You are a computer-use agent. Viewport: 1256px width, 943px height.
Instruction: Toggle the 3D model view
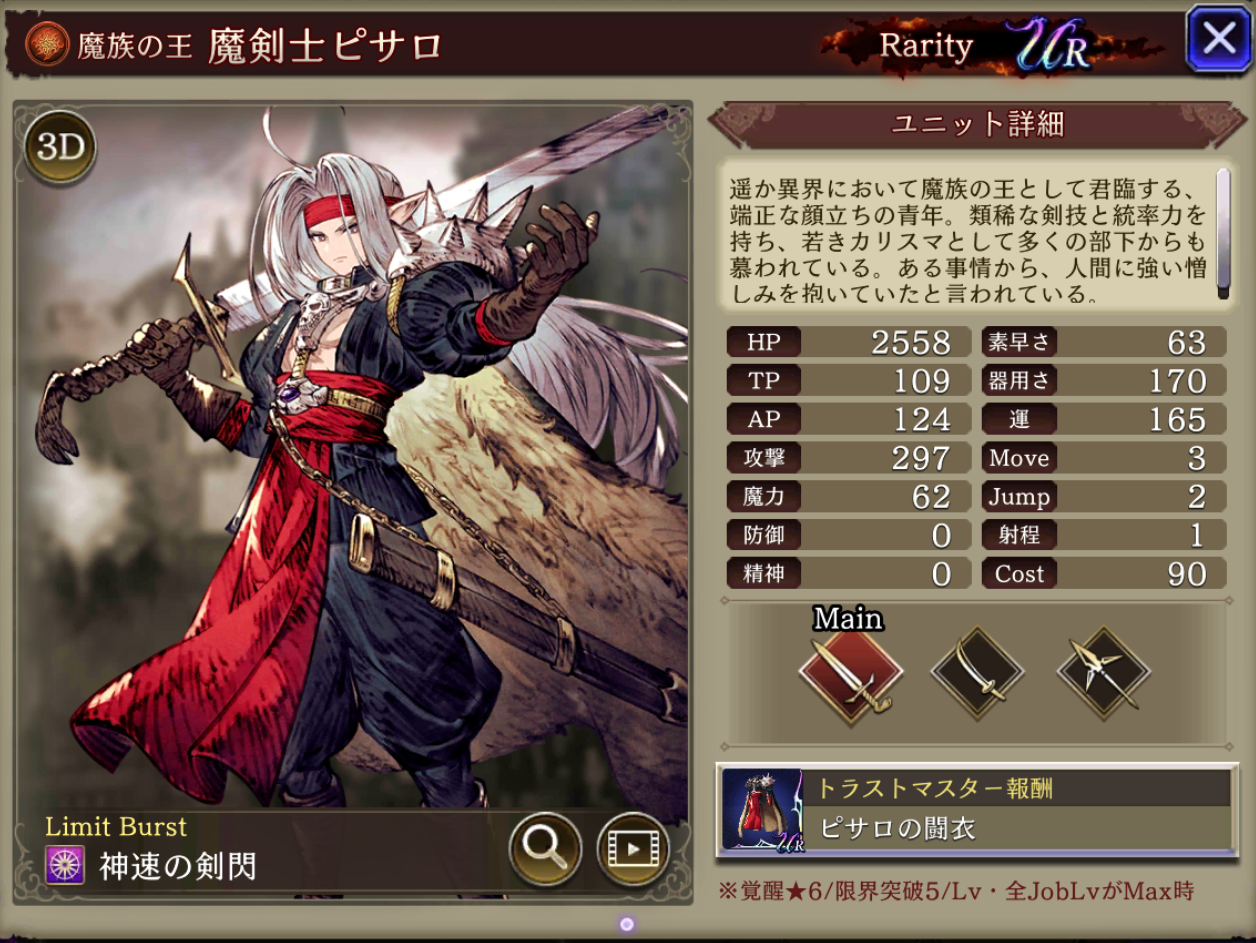click(x=60, y=149)
